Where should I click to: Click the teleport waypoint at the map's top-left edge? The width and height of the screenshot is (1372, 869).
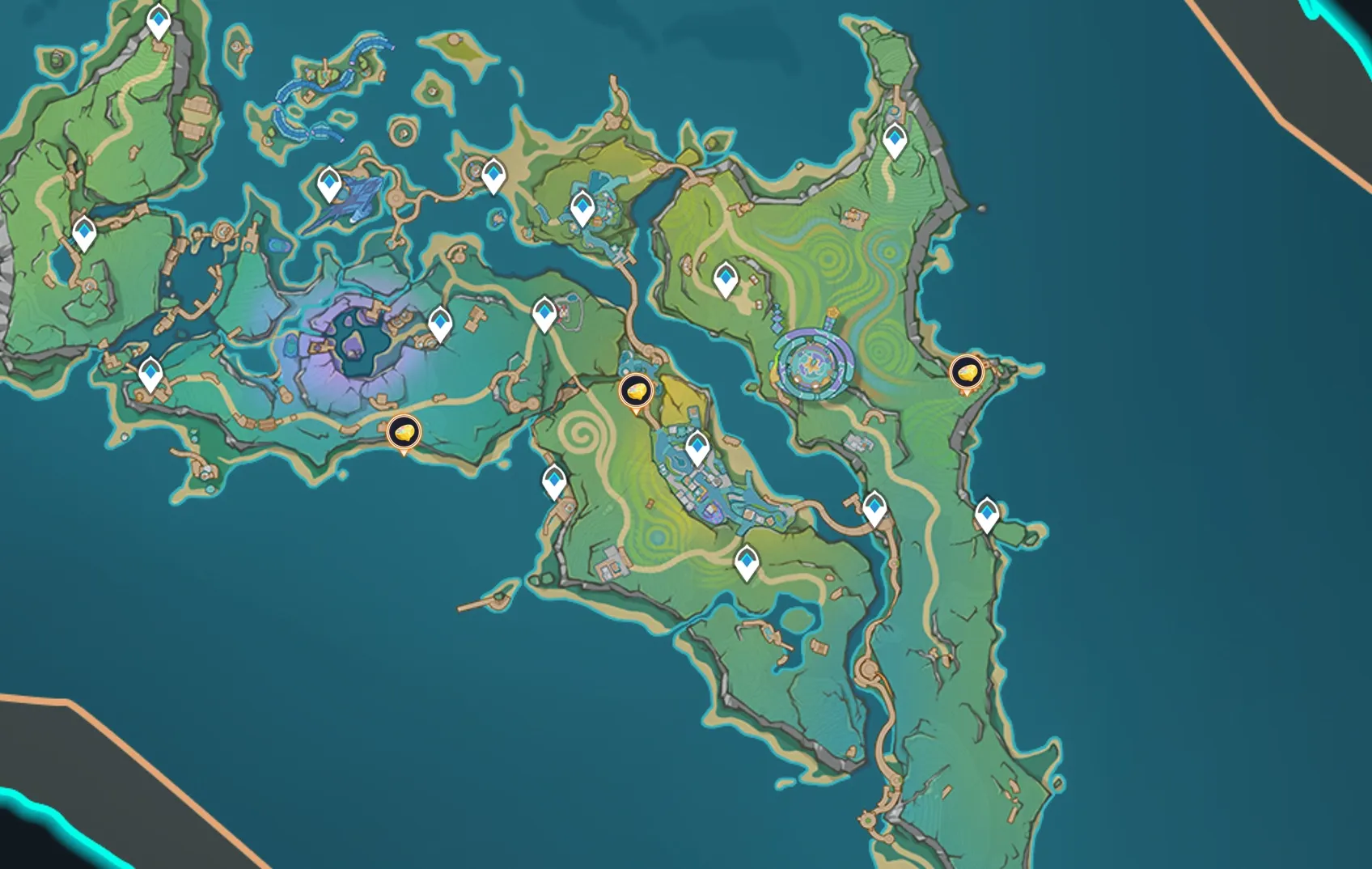(159, 21)
